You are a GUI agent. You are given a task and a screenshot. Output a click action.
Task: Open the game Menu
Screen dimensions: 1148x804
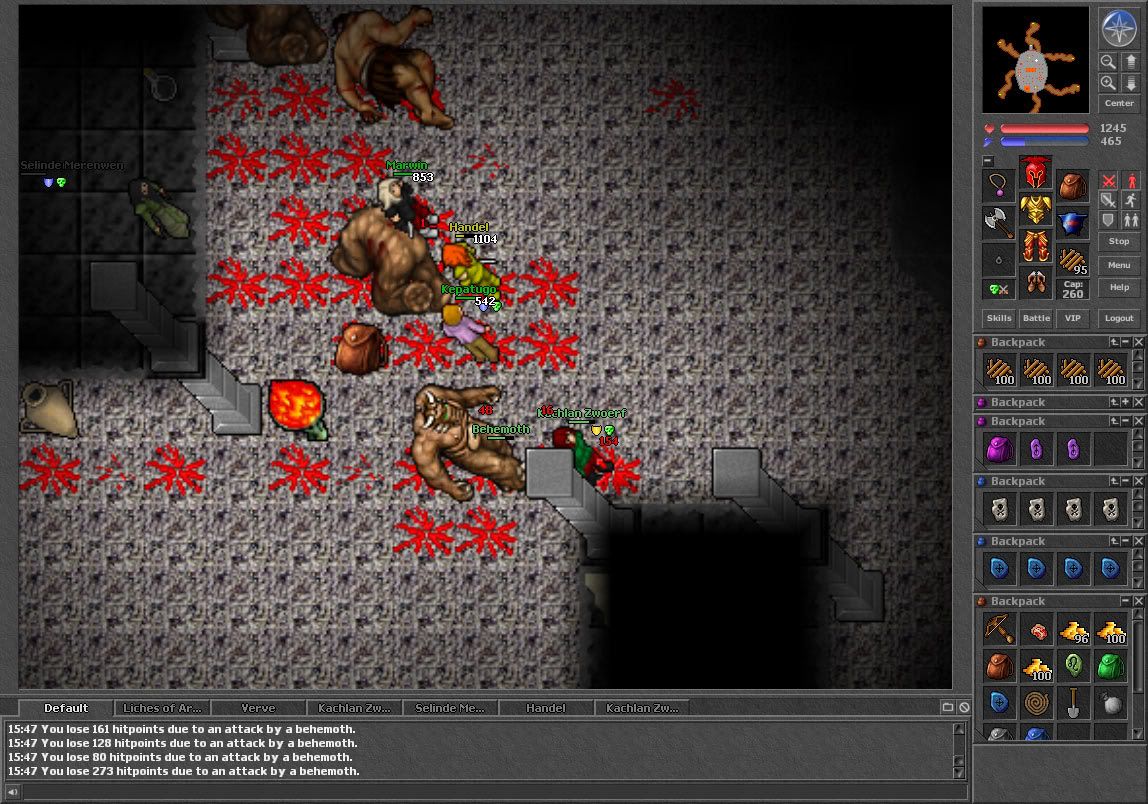coord(1119,265)
